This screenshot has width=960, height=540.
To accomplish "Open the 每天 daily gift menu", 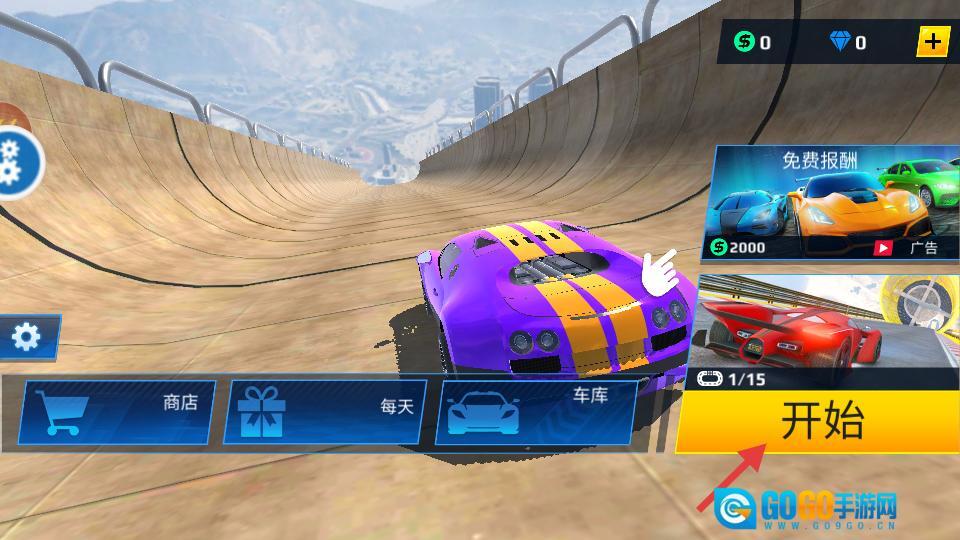I will pyautogui.click(x=325, y=412).
